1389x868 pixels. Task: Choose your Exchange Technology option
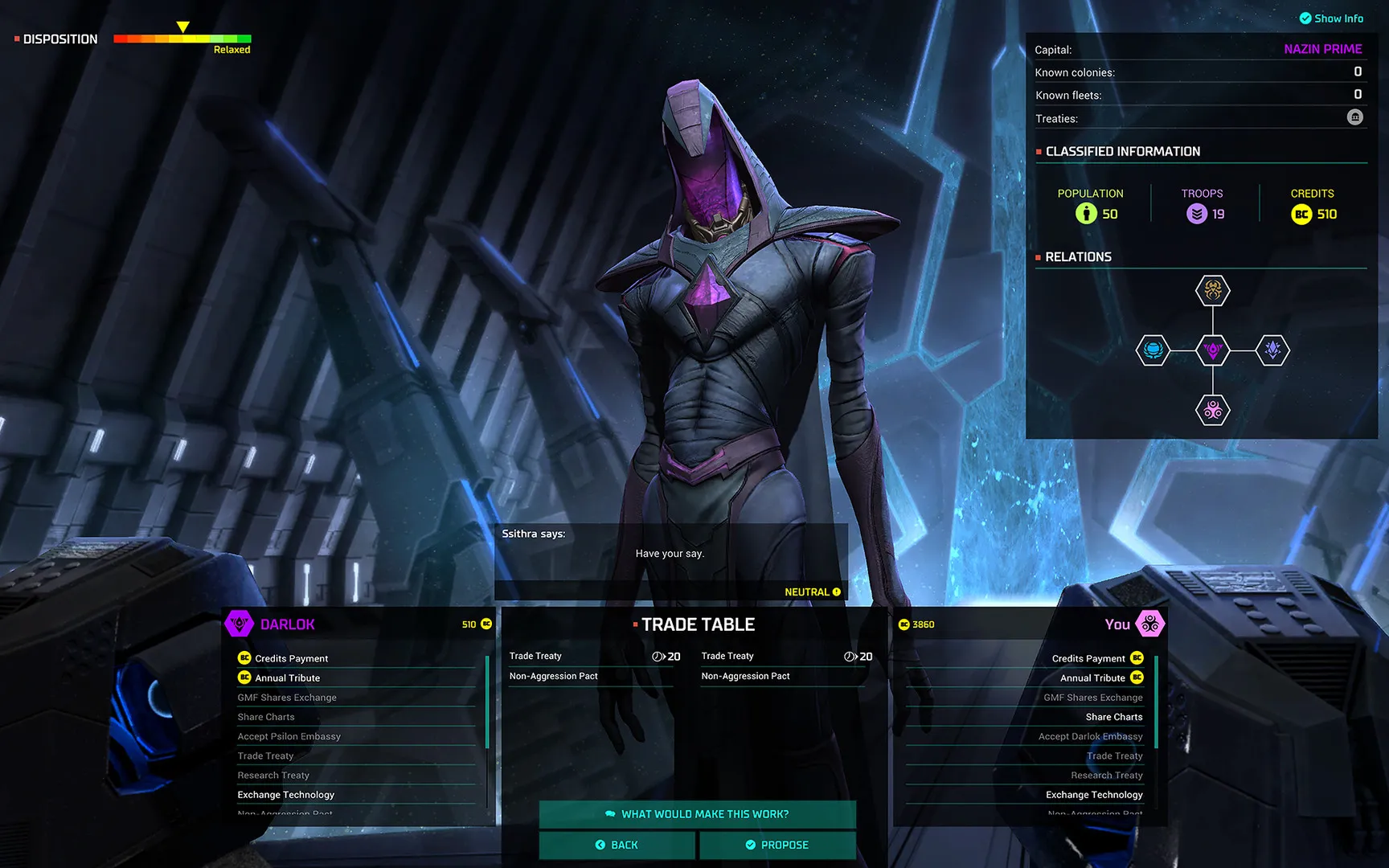point(1094,795)
